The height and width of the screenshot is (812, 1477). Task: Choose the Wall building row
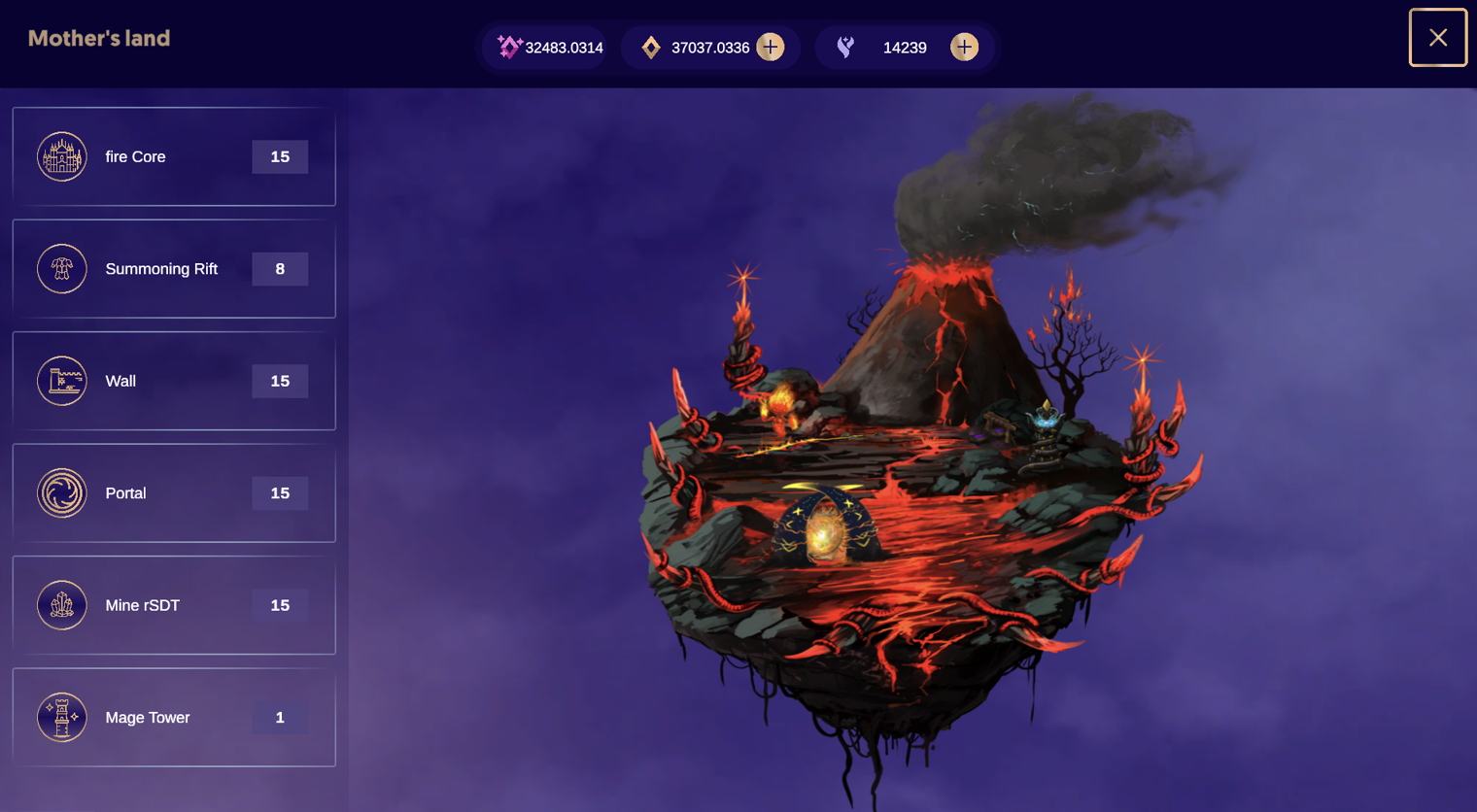(174, 381)
